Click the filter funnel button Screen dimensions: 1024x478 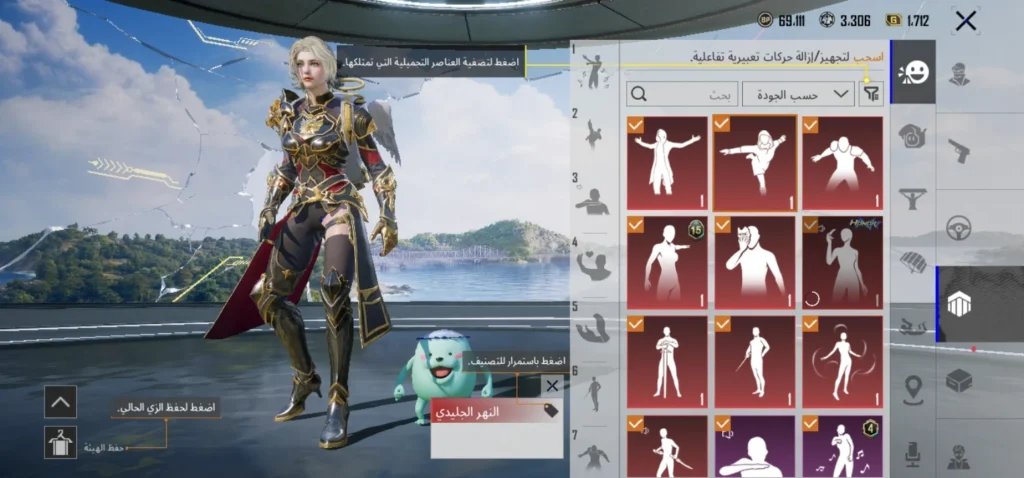pos(873,95)
